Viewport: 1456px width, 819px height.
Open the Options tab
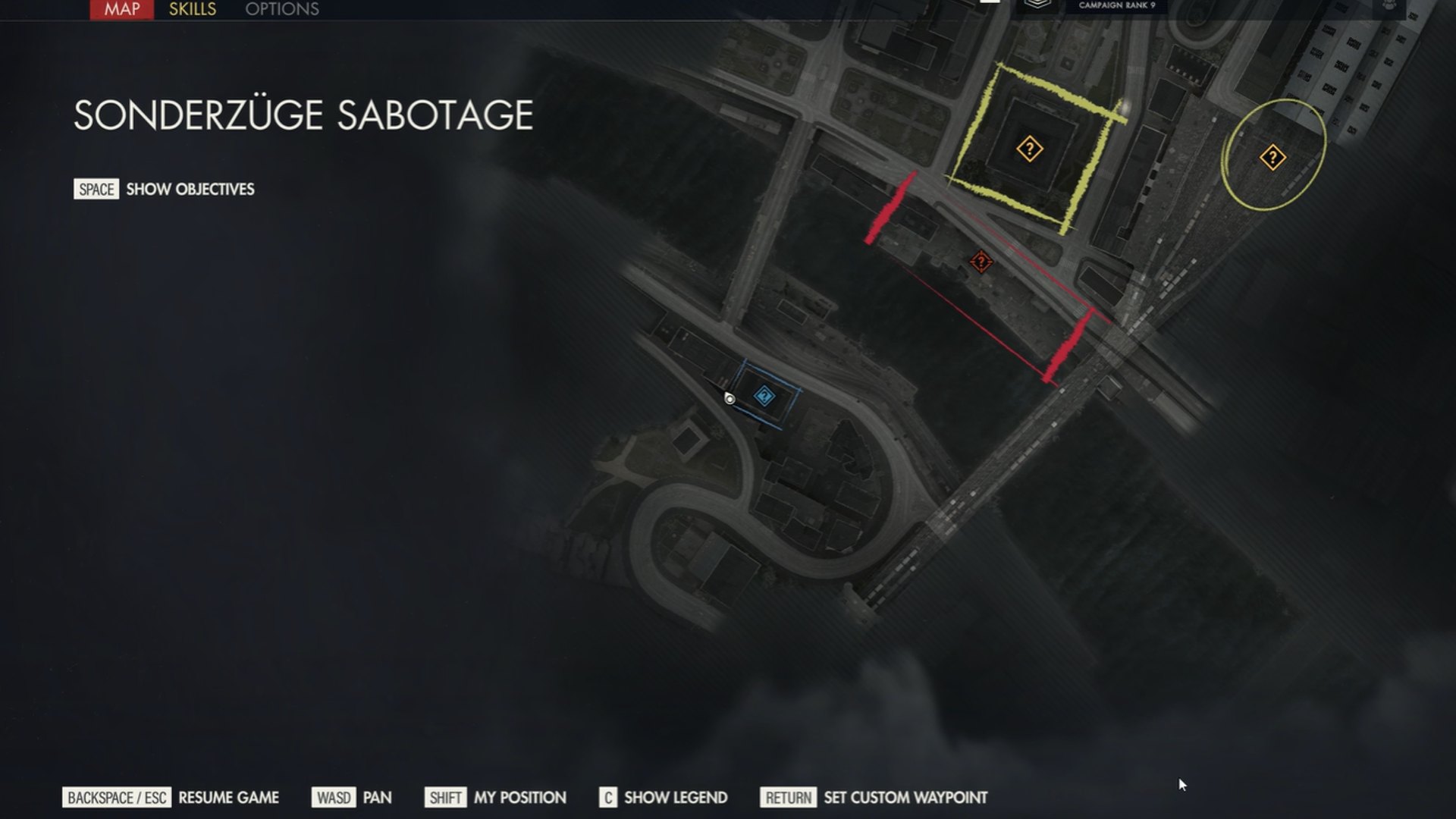(x=281, y=9)
